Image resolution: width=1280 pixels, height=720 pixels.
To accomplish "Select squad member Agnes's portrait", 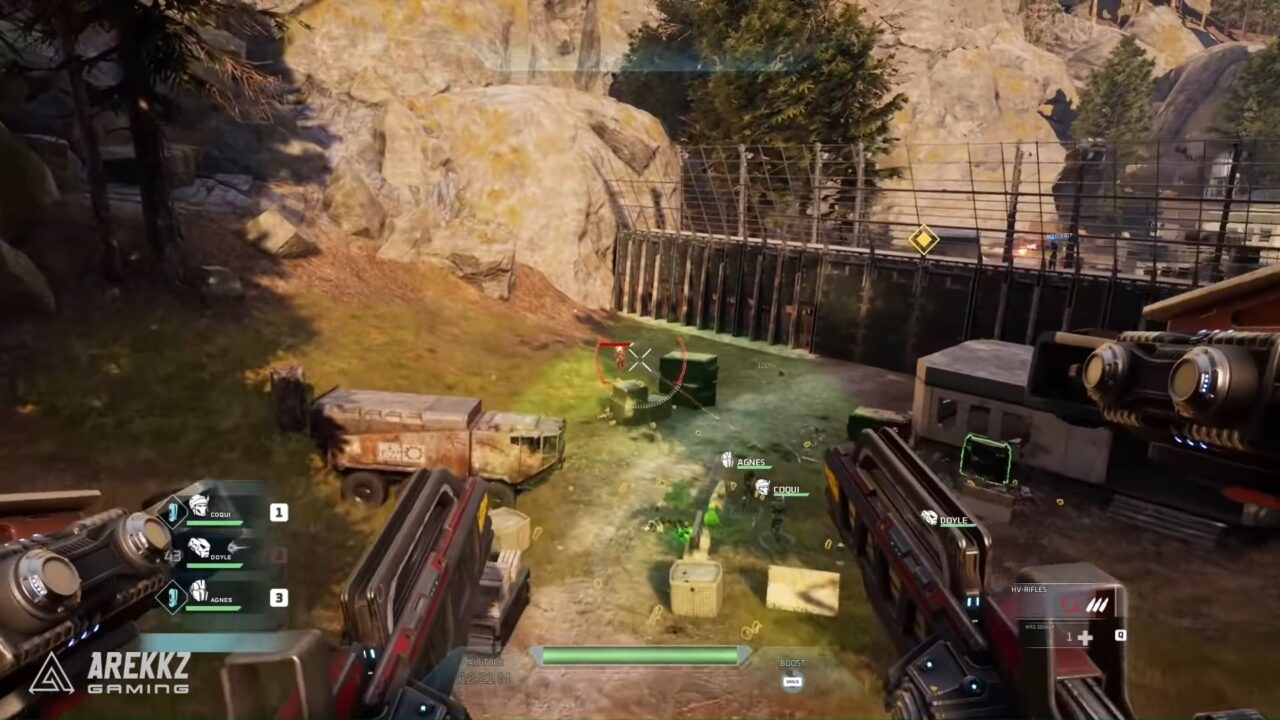I will click(199, 591).
